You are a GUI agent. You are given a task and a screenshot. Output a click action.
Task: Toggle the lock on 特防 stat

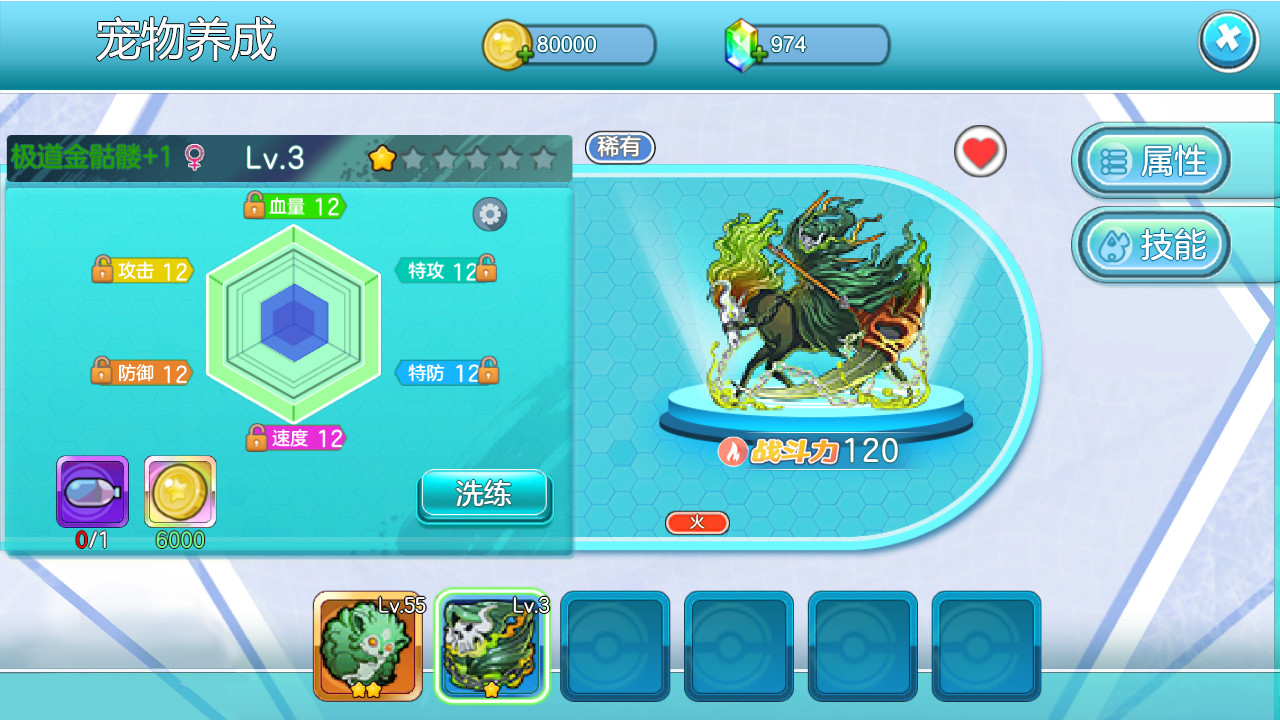[488, 371]
